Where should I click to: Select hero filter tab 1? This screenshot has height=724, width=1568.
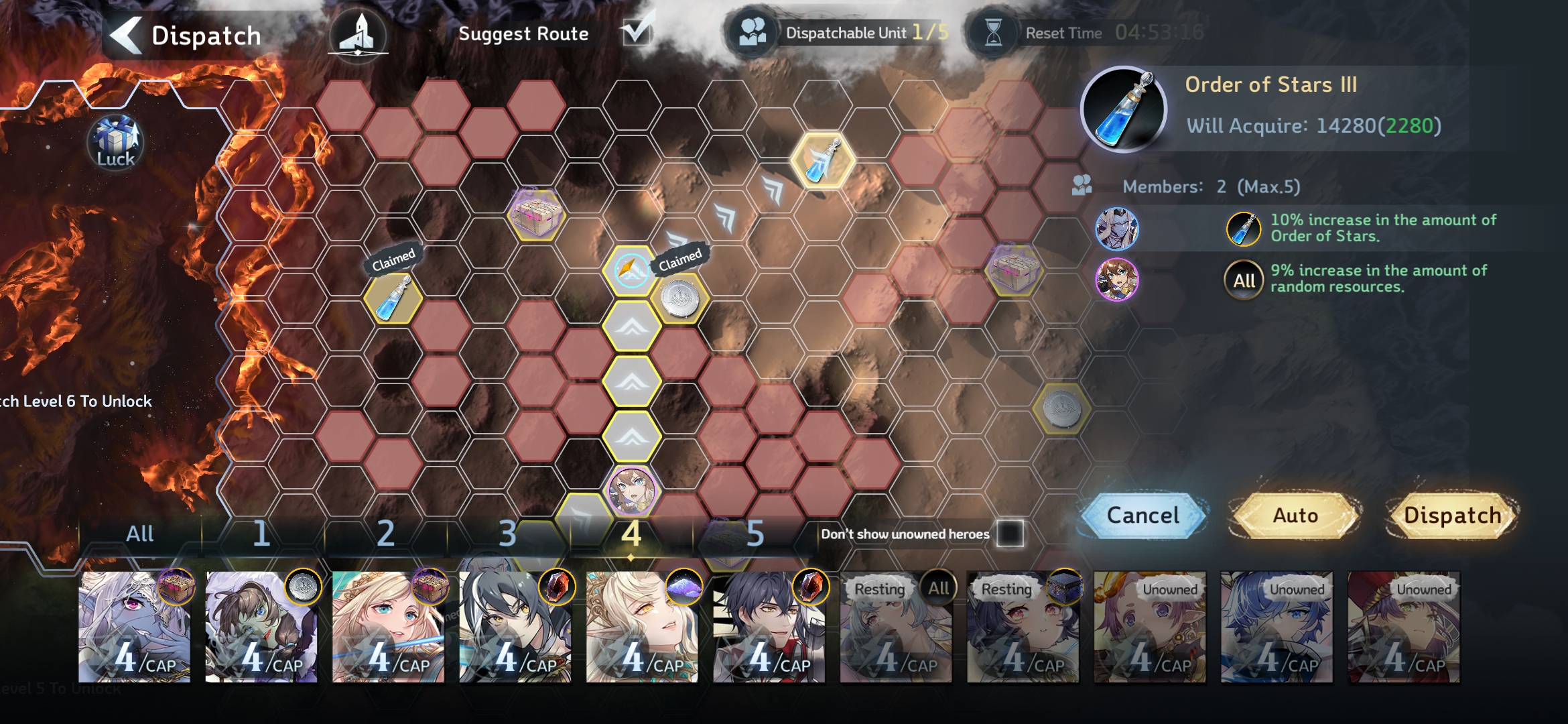pos(261,534)
